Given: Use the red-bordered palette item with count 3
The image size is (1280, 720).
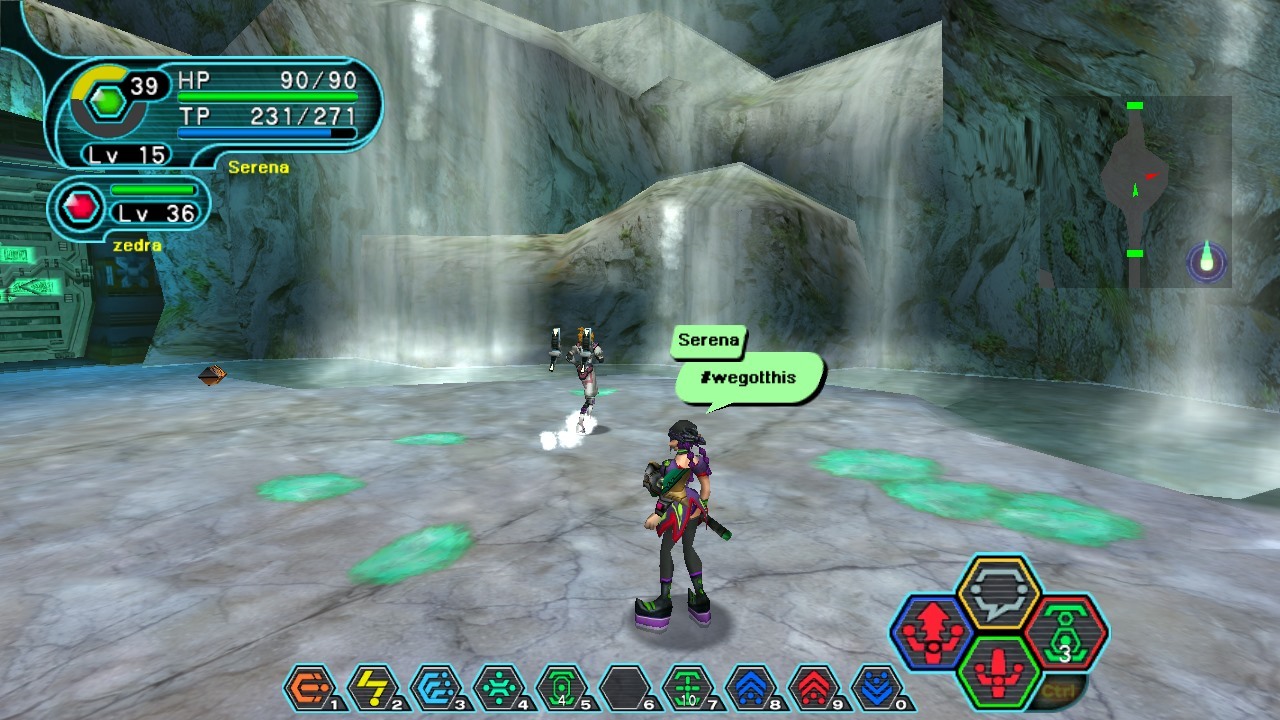Looking at the screenshot, I should pyautogui.click(x=1065, y=633).
